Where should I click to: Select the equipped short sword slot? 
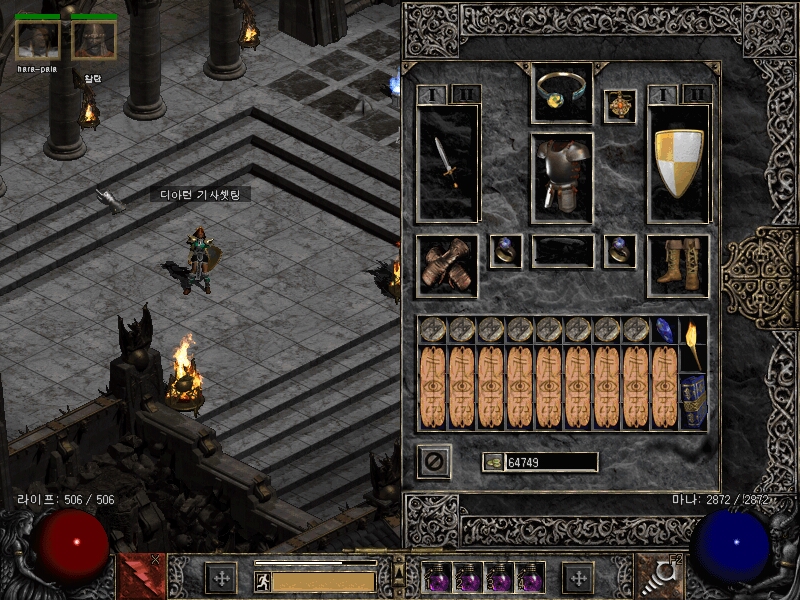(447, 163)
